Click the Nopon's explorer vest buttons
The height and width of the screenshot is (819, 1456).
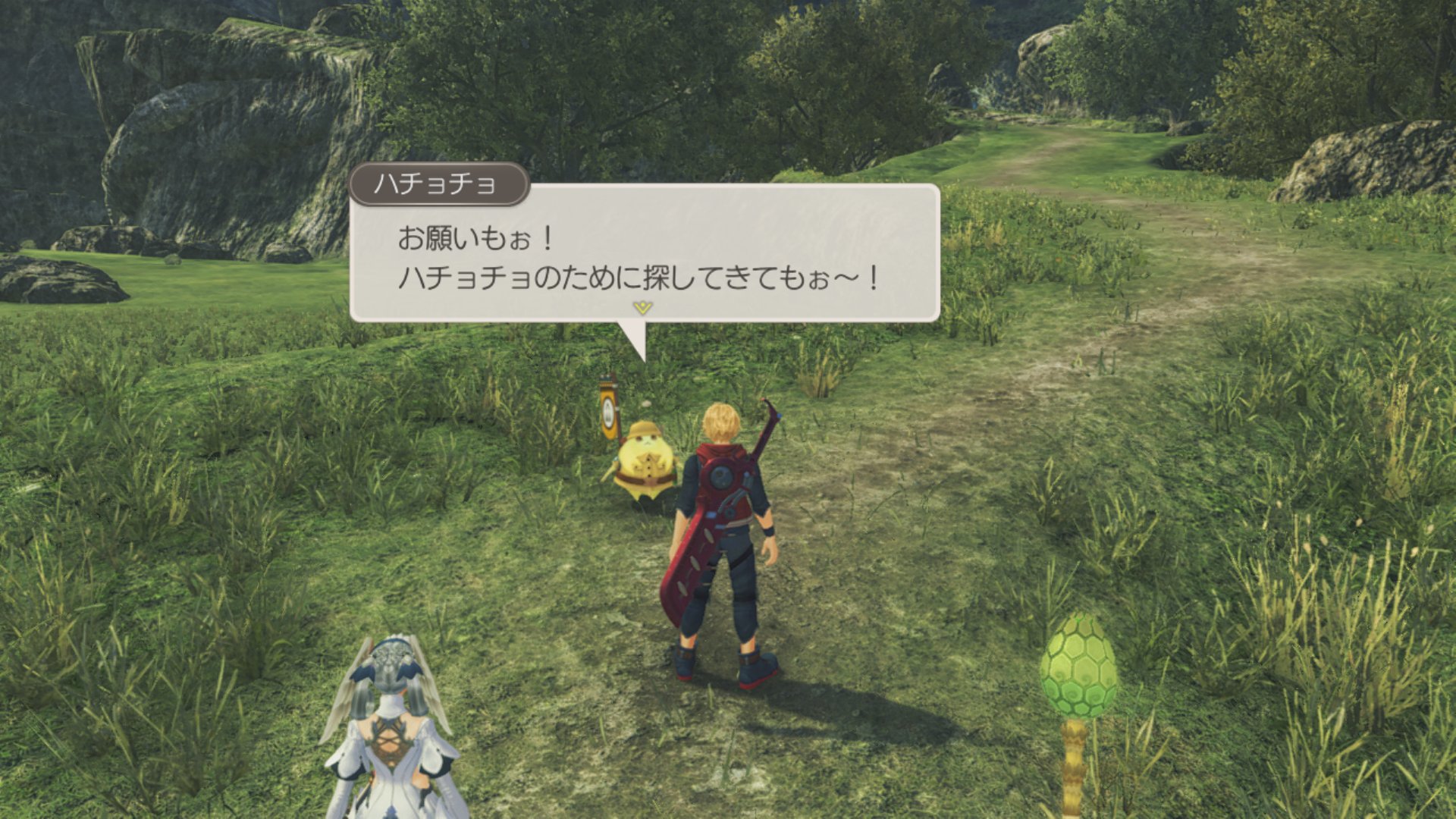coord(649,469)
